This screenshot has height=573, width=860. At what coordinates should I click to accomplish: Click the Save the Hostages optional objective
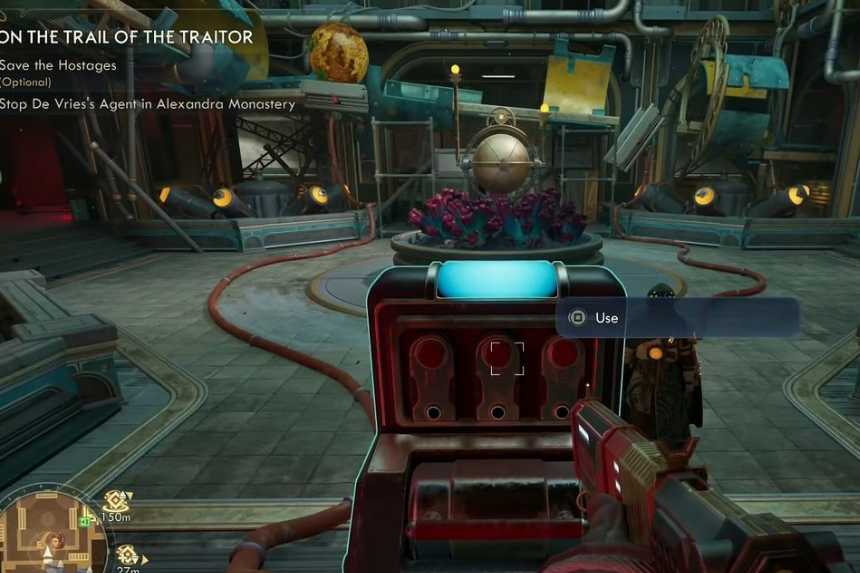click(x=58, y=65)
